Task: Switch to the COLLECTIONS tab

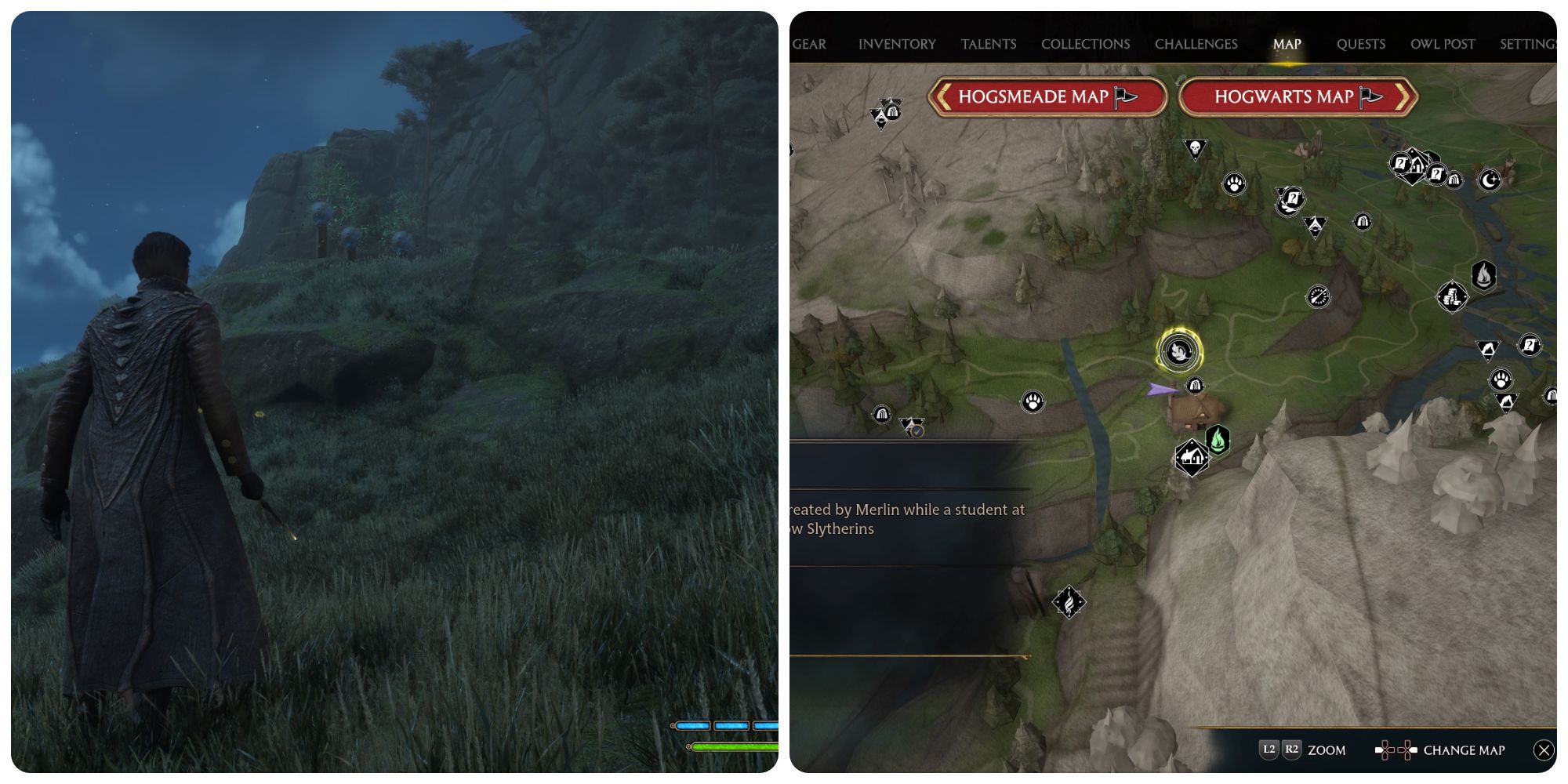Action: (x=1085, y=44)
